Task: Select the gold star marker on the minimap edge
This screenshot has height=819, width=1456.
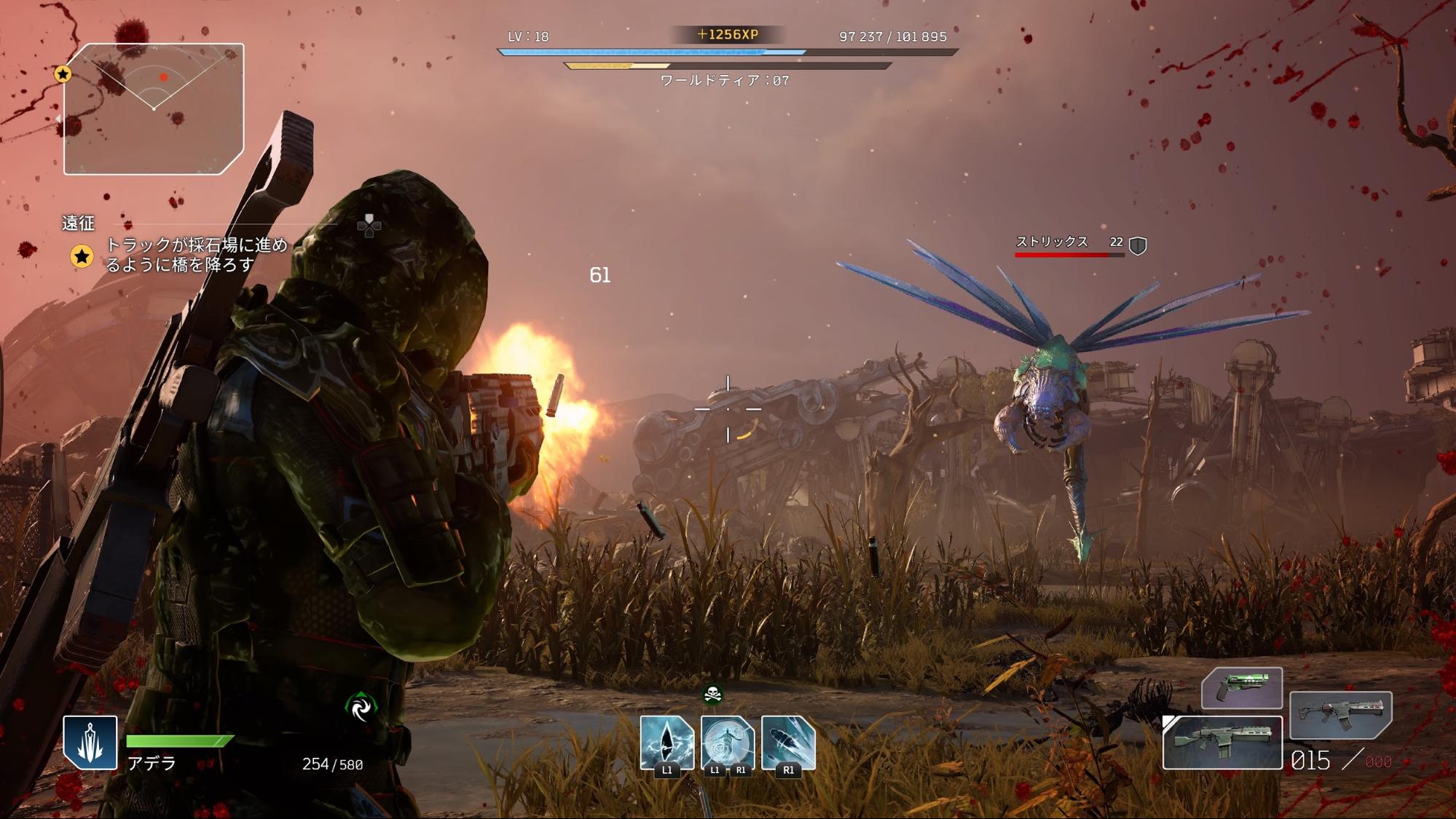Action: (63, 74)
